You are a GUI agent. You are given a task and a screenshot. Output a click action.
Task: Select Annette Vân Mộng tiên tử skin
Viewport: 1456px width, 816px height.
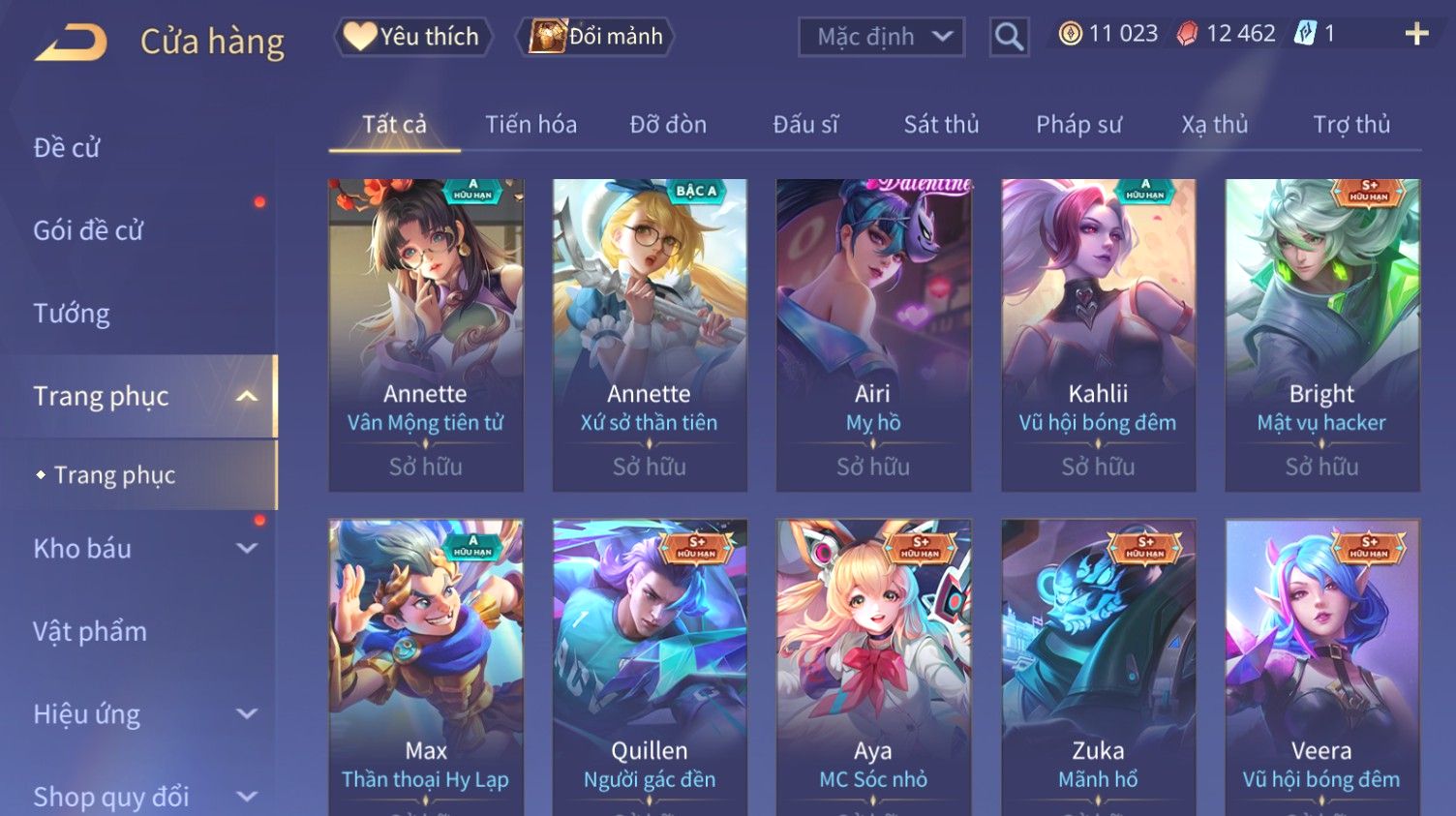pos(426,334)
